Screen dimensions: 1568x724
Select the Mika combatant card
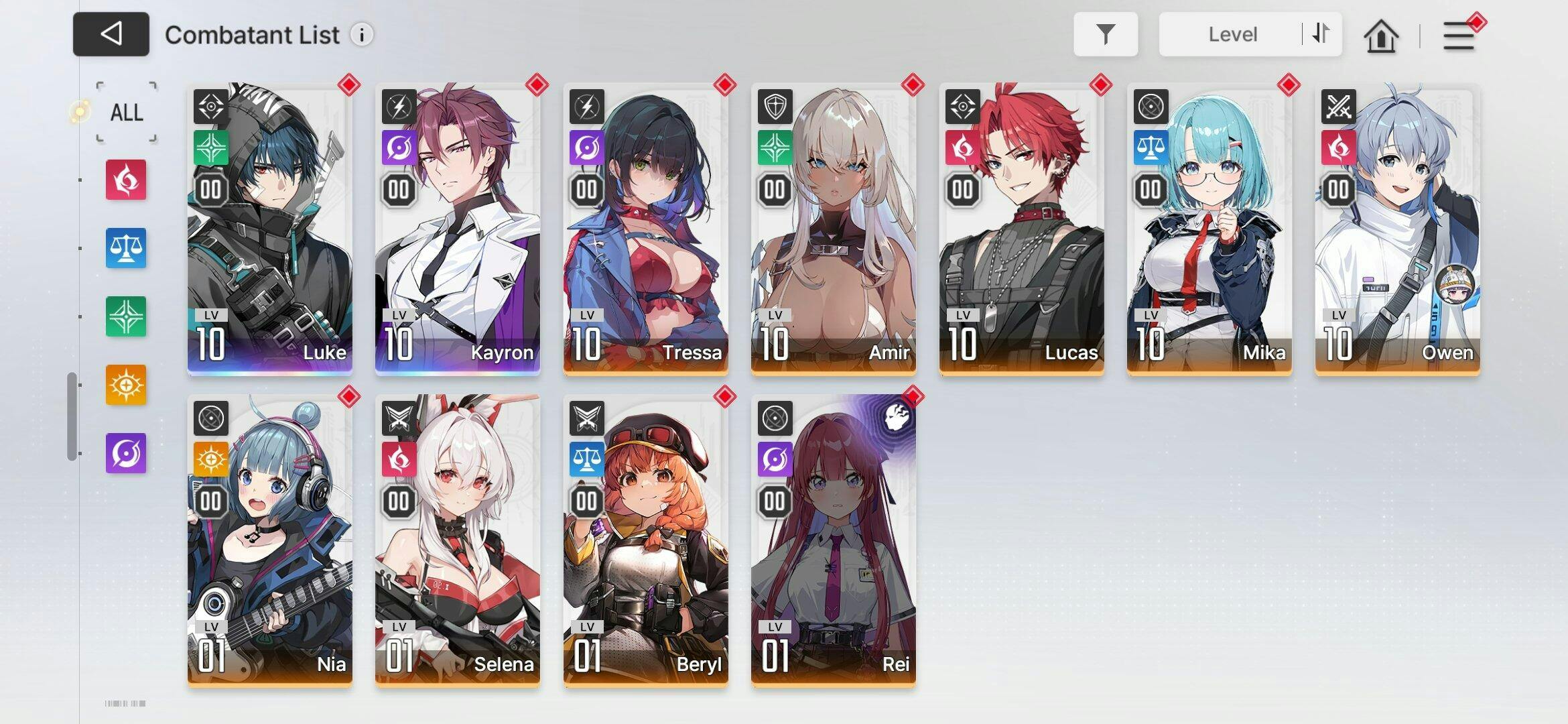coord(1210,228)
